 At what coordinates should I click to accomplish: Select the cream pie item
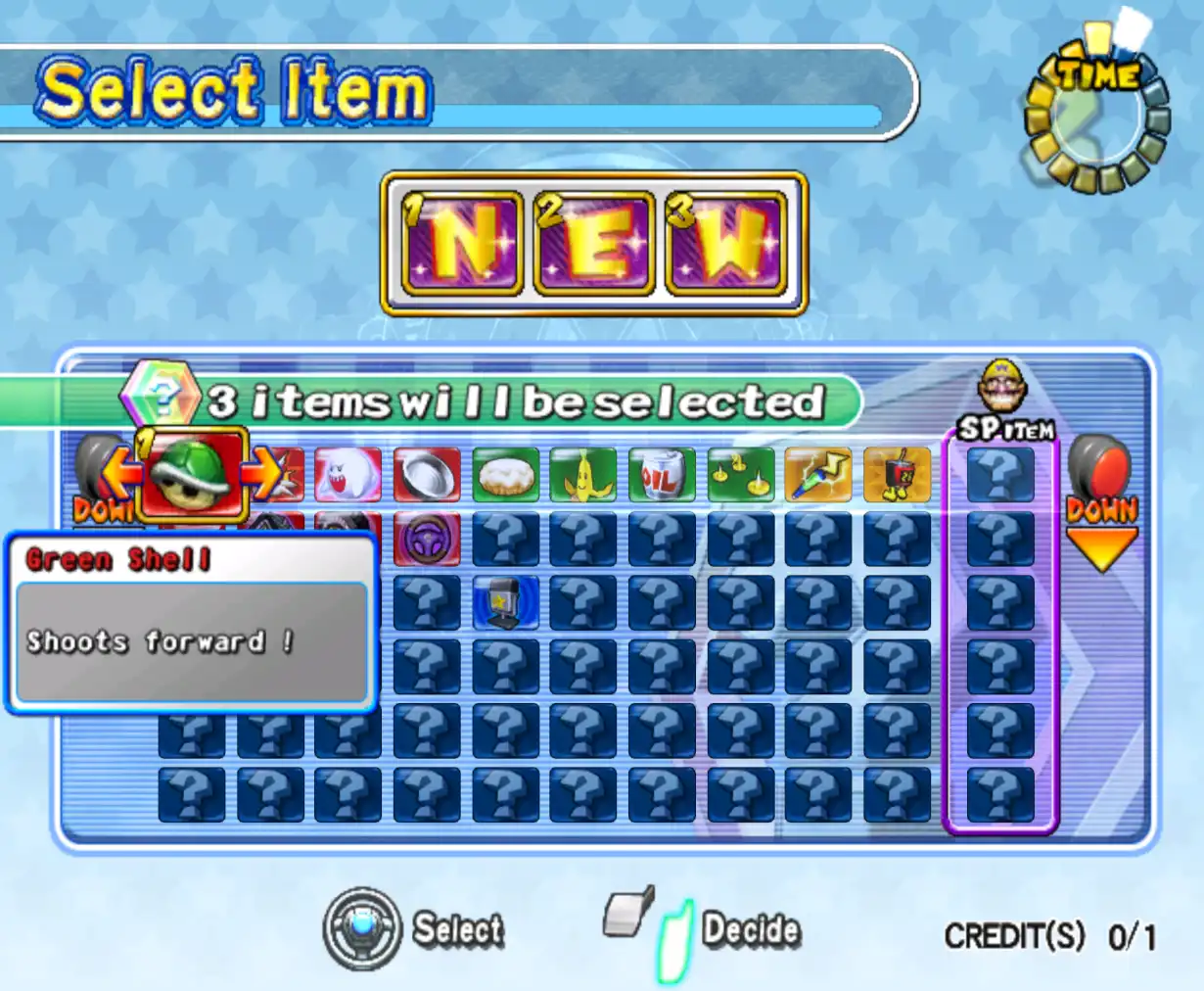click(x=505, y=475)
